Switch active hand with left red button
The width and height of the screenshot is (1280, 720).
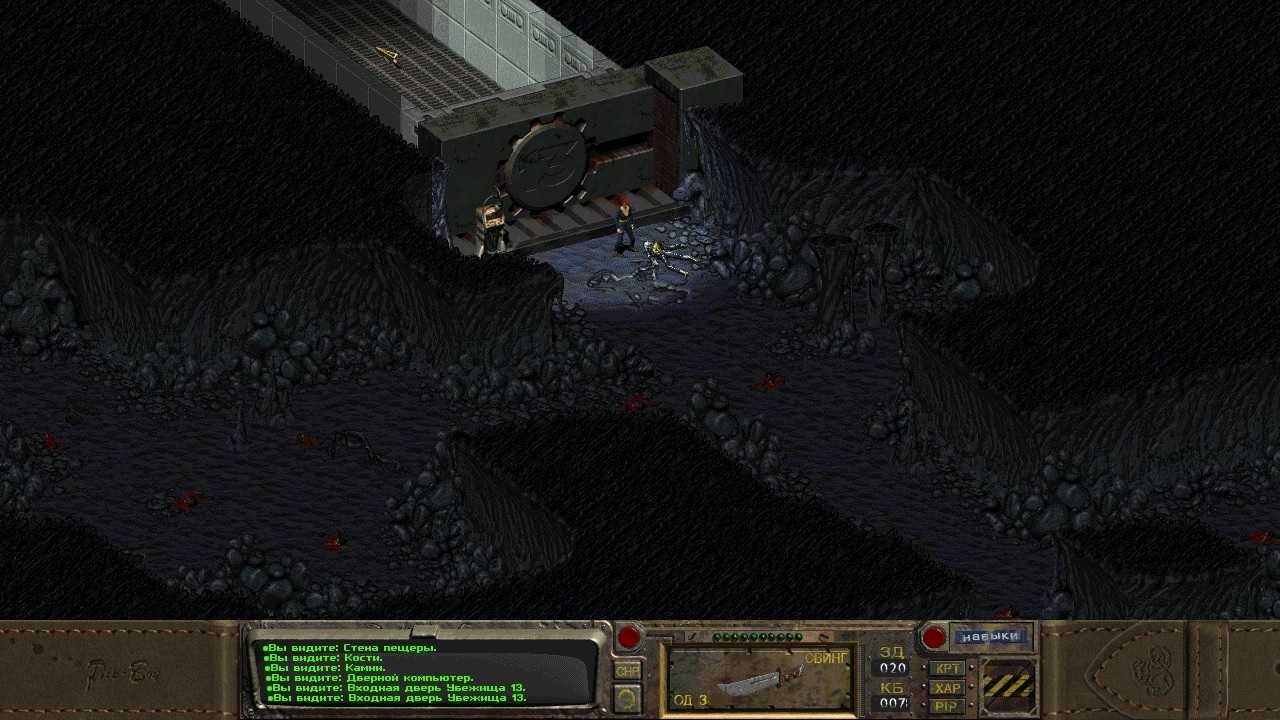point(629,637)
